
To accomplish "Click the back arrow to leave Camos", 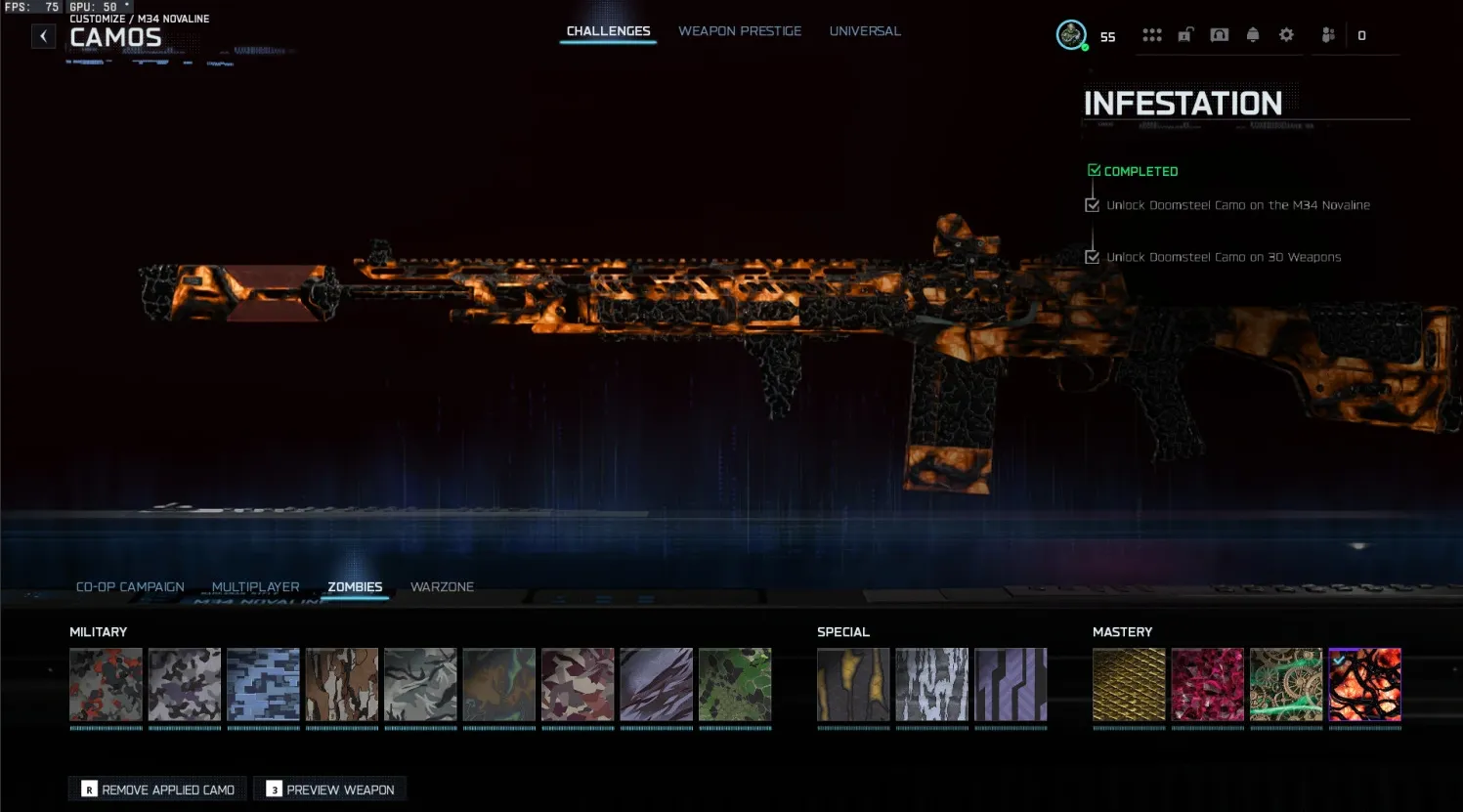I will (x=43, y=35).
